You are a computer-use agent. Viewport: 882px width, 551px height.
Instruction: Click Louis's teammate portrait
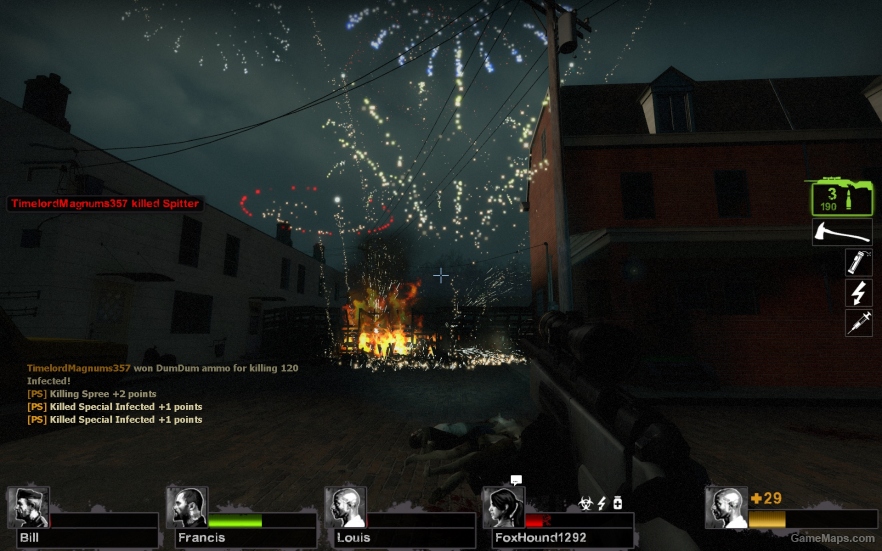click(346, 507)
